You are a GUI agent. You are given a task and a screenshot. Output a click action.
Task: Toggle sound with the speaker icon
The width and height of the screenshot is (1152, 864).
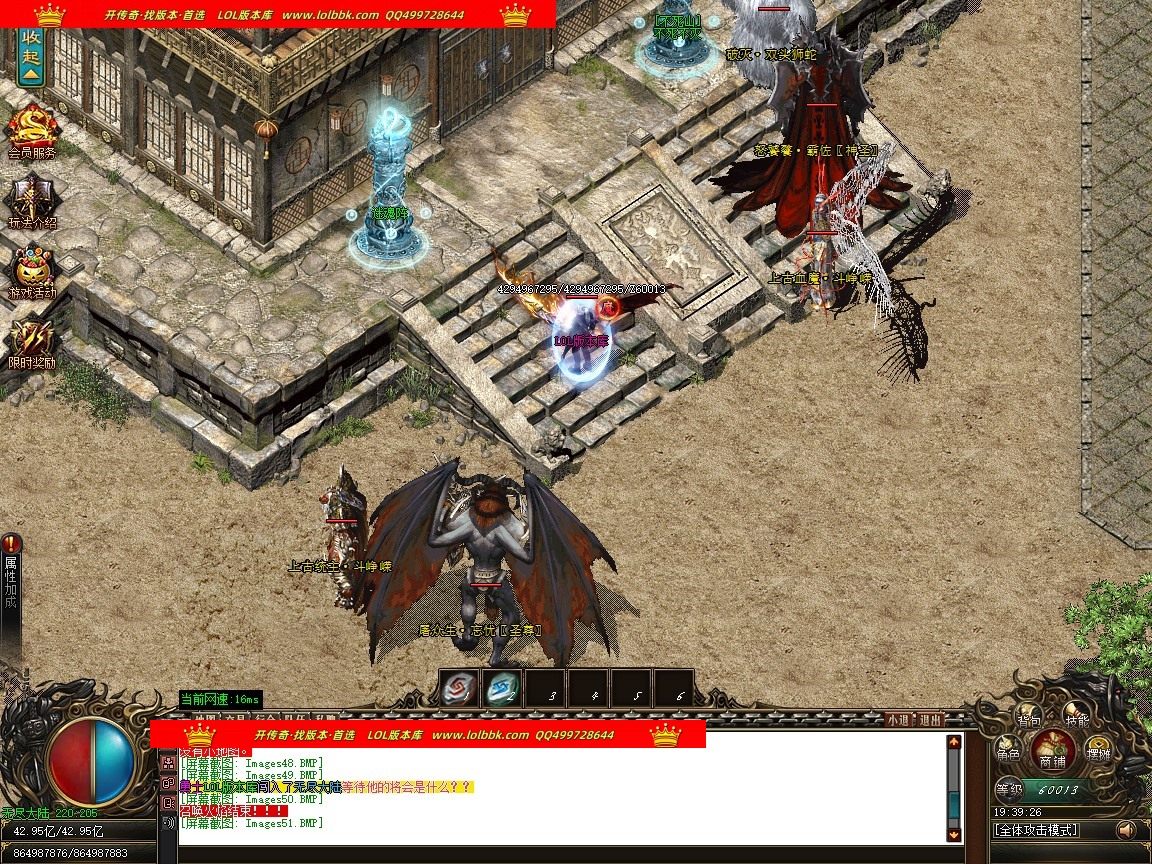(1127, 830)
